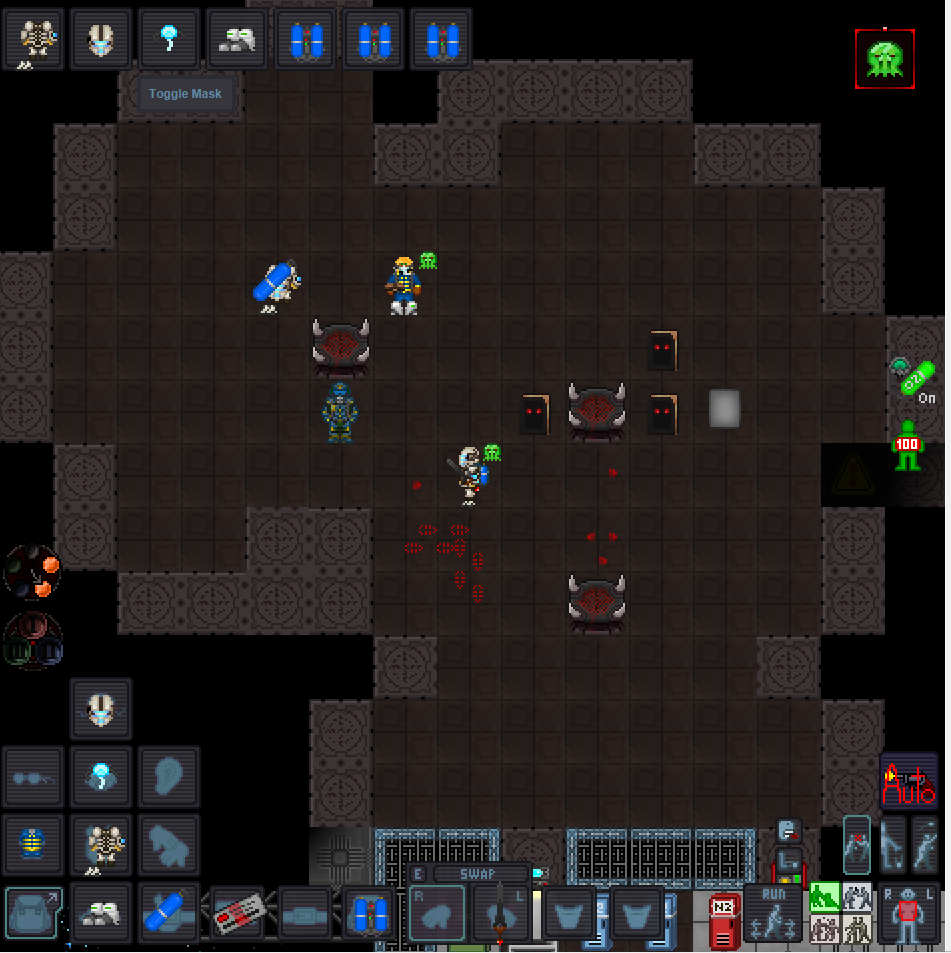Click the internals air tank On indicator
Image resolution: width=951 pixels, height=953 pixels.
[915, 379]
